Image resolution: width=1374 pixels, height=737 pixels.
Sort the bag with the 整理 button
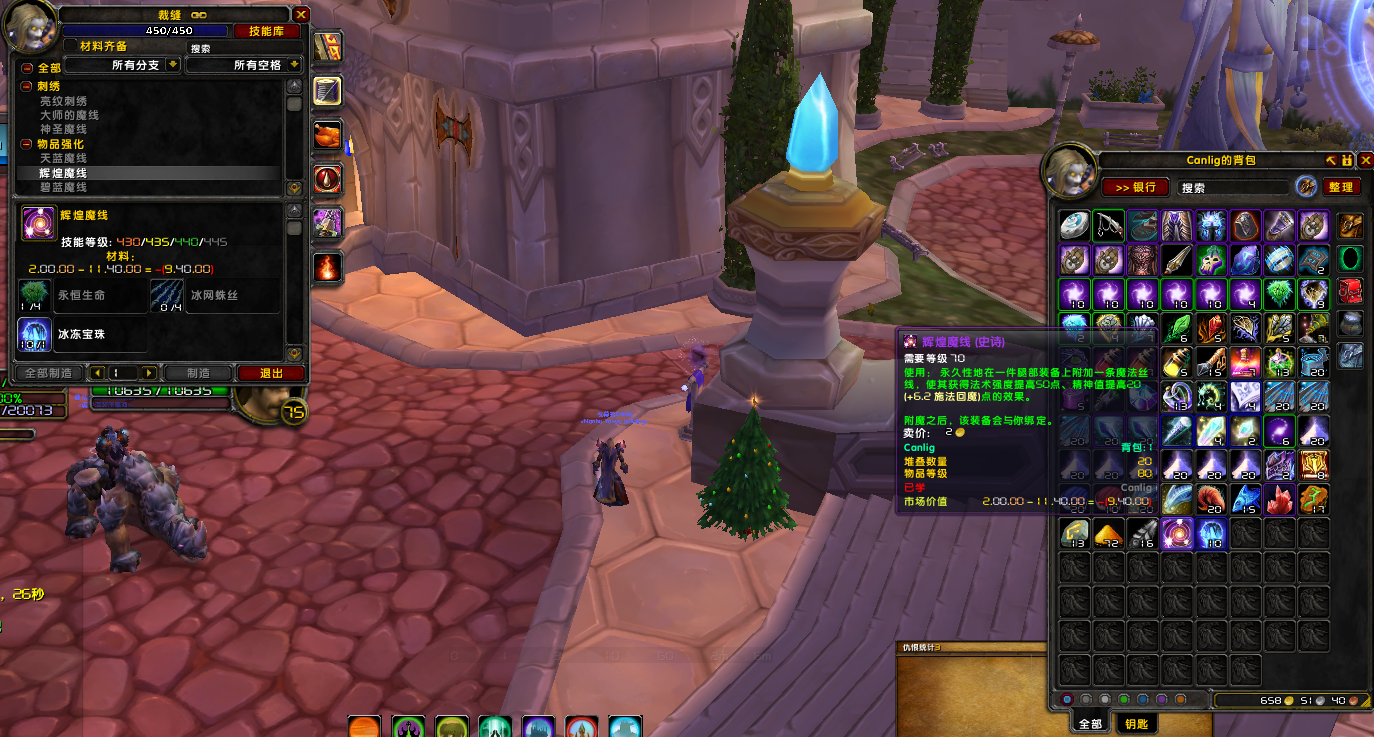pos(1340,187)
